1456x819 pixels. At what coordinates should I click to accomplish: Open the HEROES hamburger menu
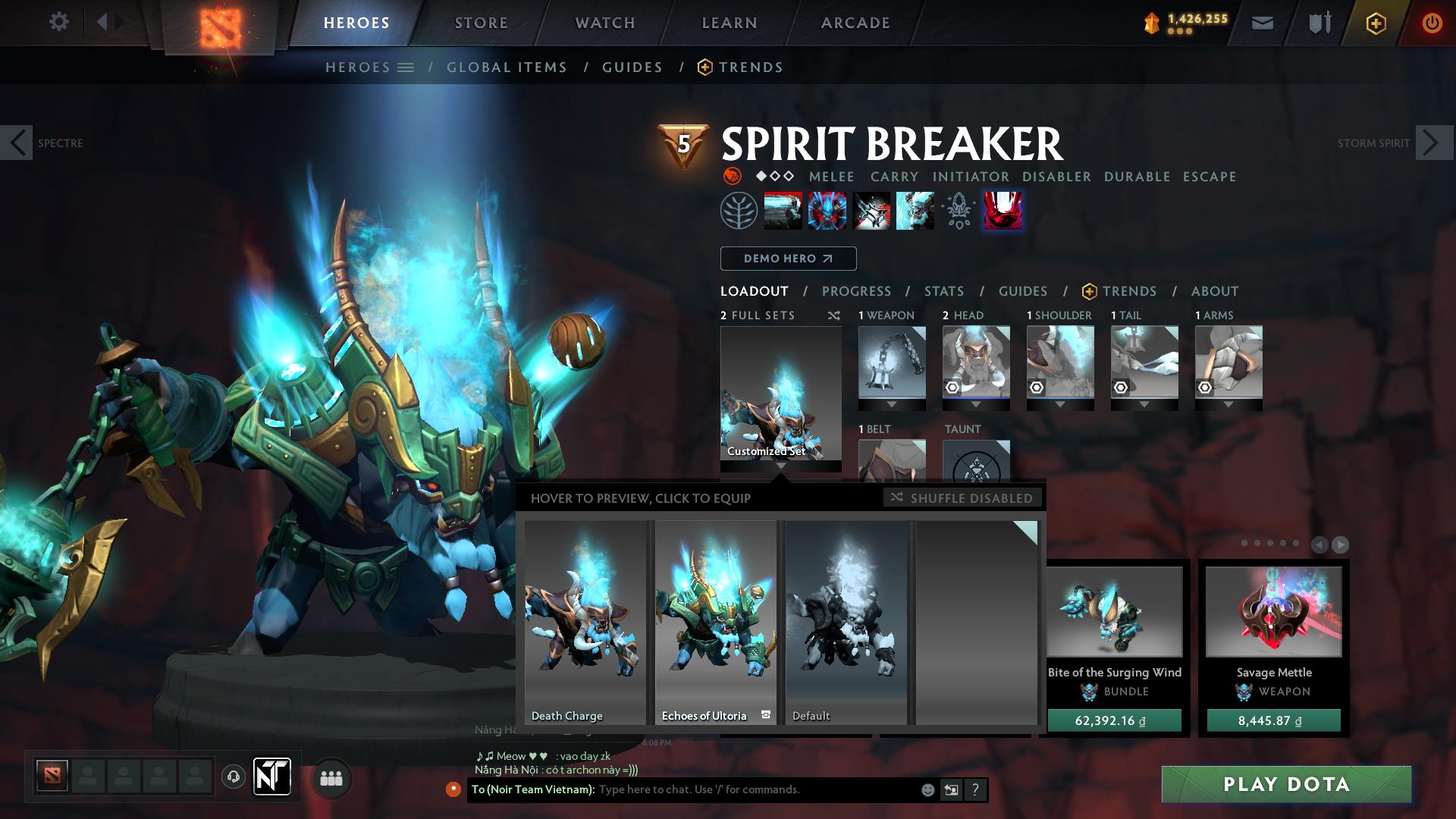406,67
